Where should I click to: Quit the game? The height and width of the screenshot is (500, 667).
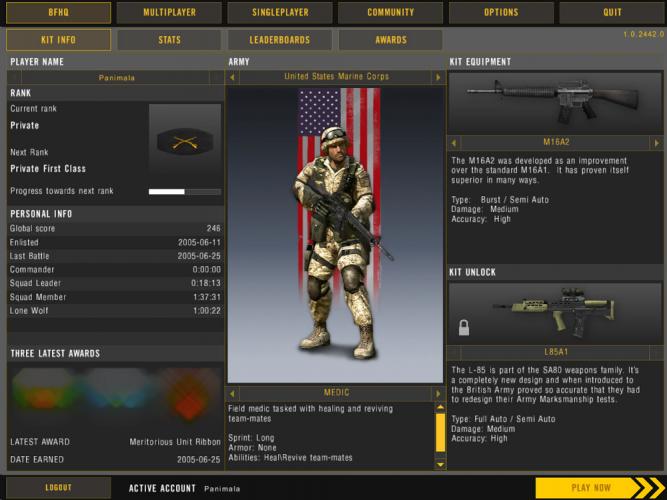pyautogui.click(x=612, y=13)
